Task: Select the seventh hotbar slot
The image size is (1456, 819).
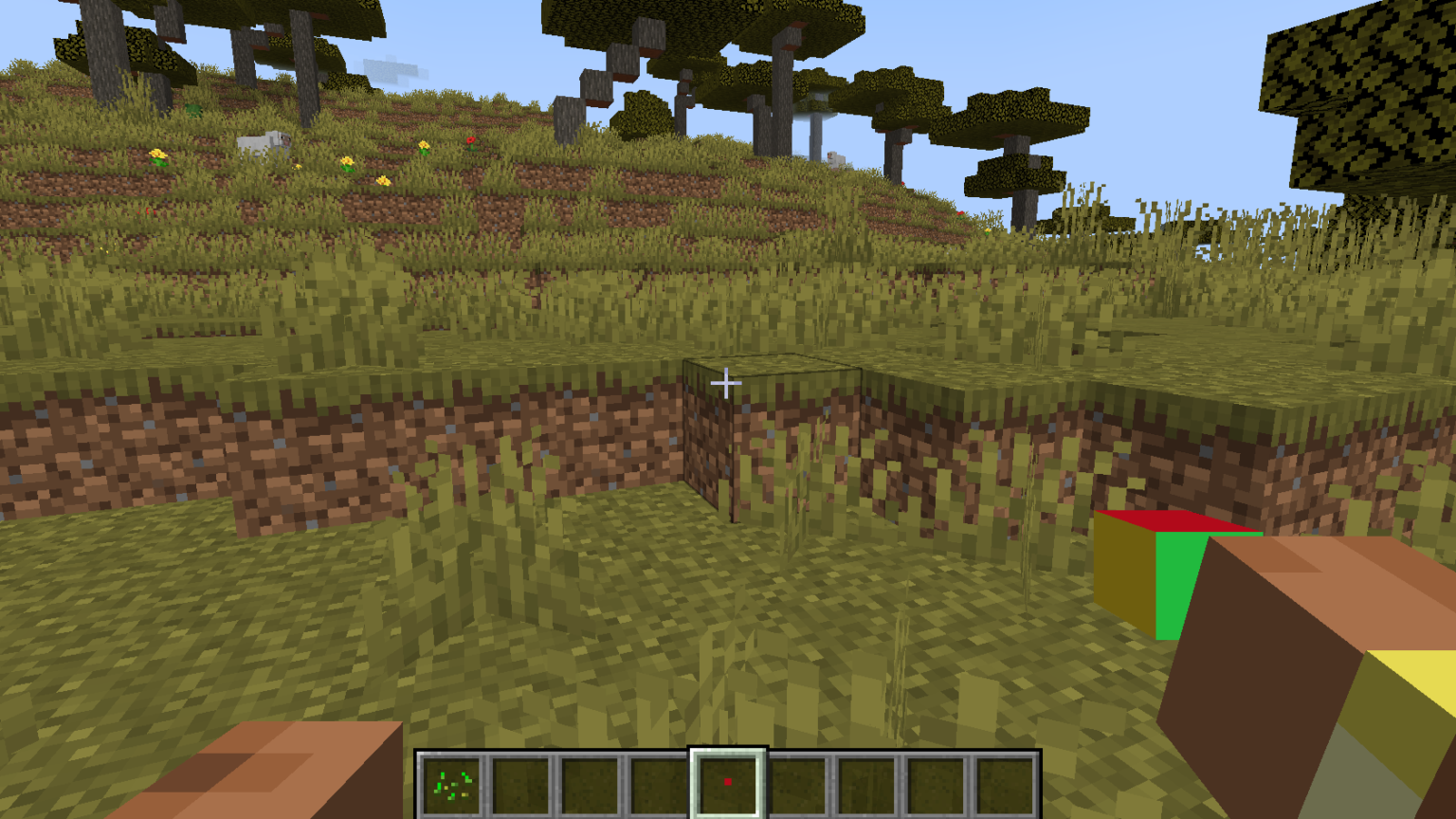Action: coord(865,781)
